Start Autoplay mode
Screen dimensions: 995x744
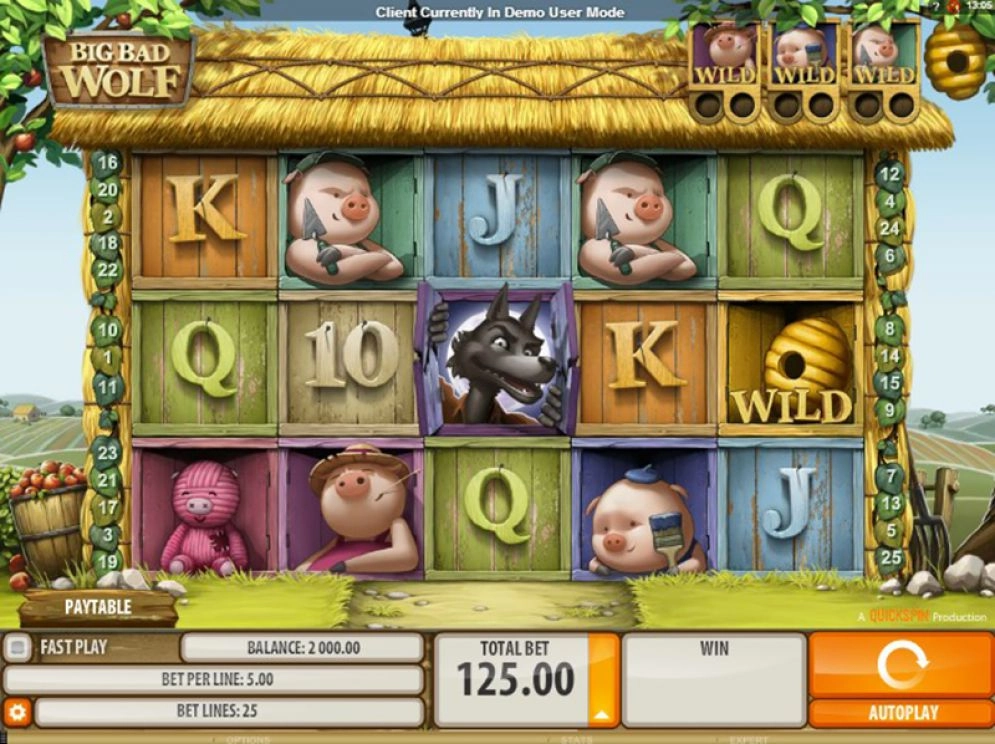tap(901, 713)
